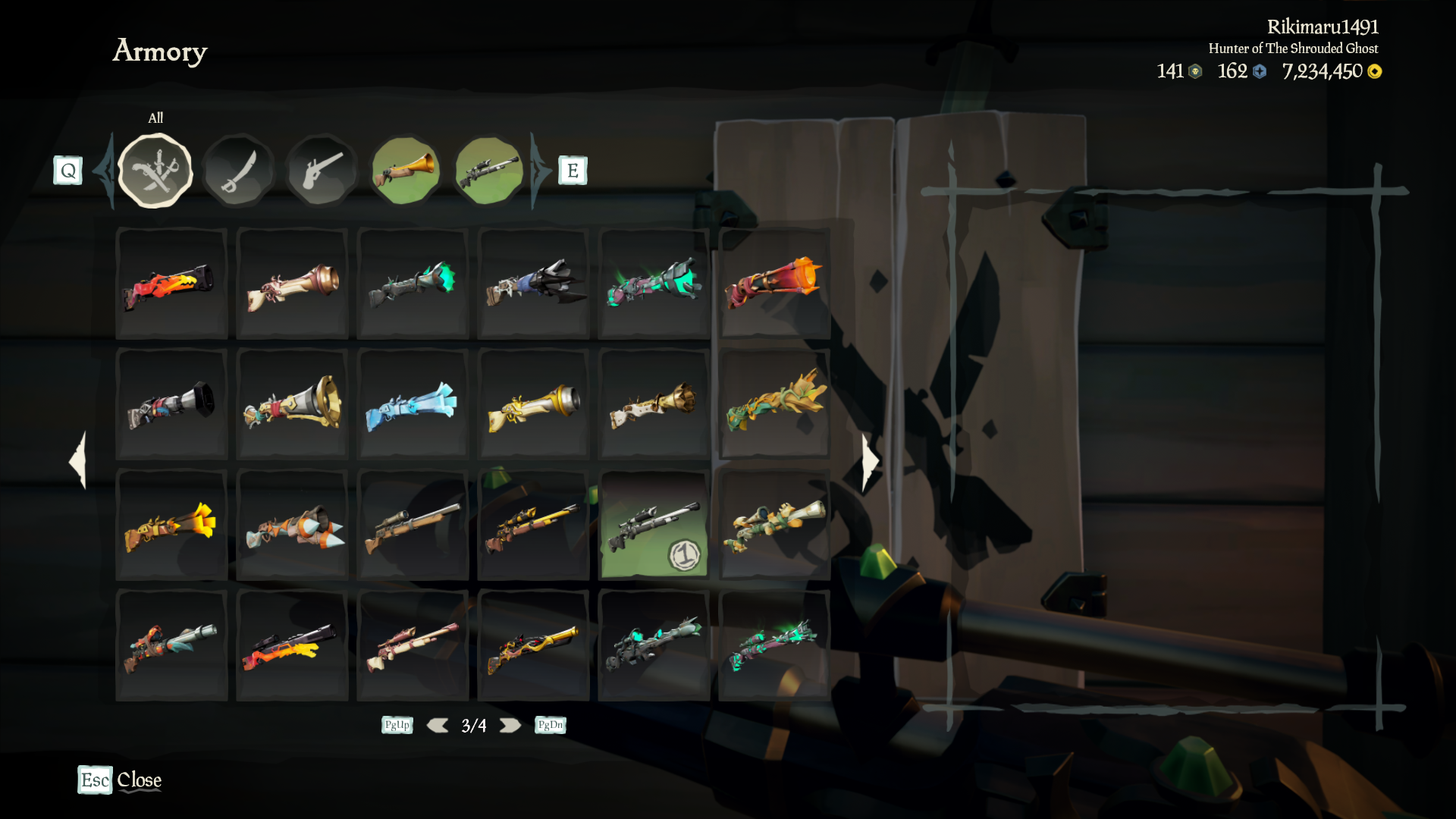Equip the blue frost blunderbuss skin
The height and width of the screenshot is (819, 1456).
(413, 406)
